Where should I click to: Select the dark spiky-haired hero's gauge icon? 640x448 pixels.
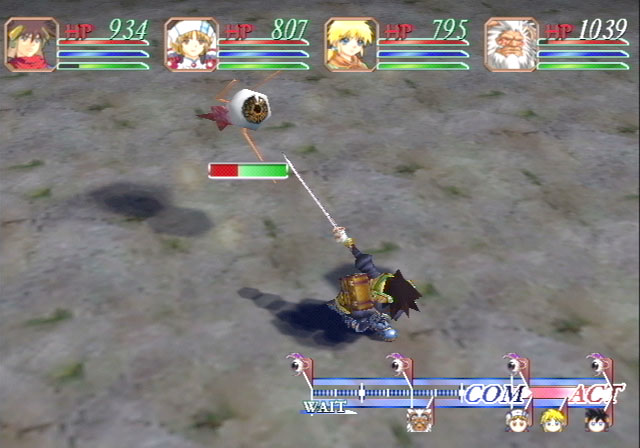[x=597, y=419]
